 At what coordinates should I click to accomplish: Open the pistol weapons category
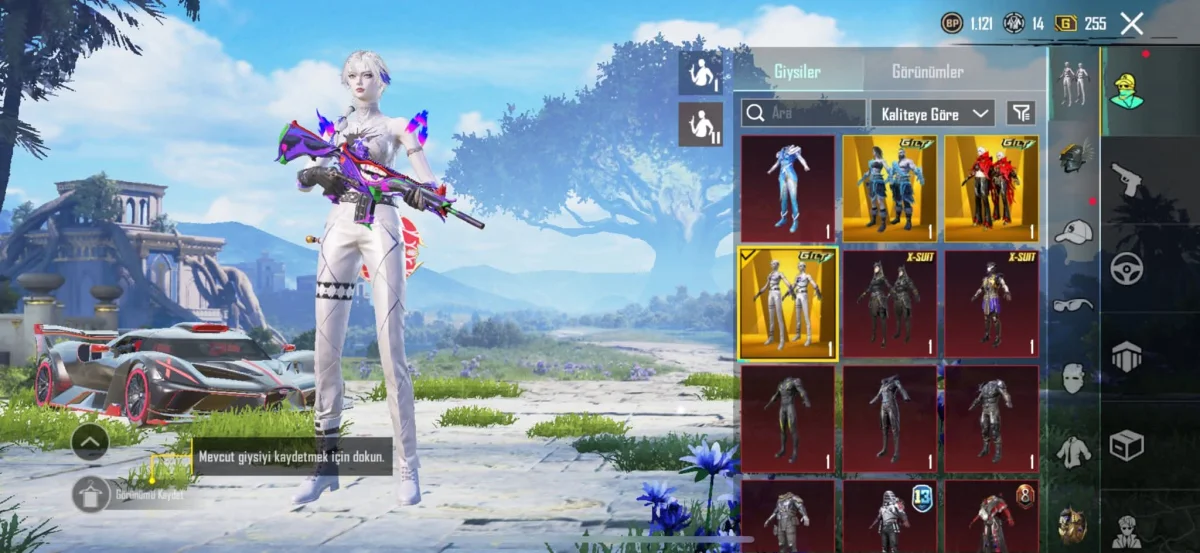pos(1128,180)
